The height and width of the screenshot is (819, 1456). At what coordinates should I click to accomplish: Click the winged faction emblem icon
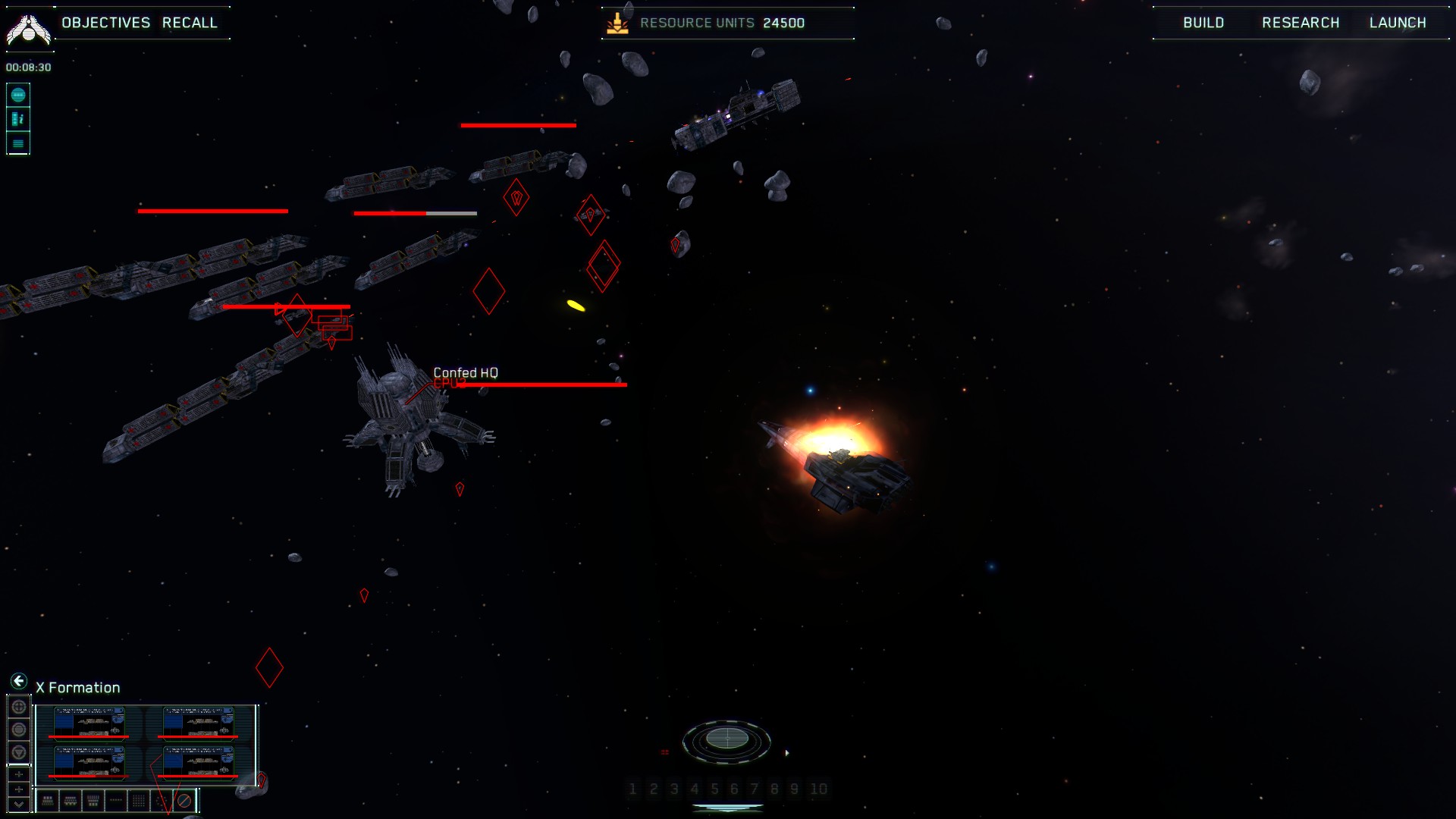[x=29, y=29]
